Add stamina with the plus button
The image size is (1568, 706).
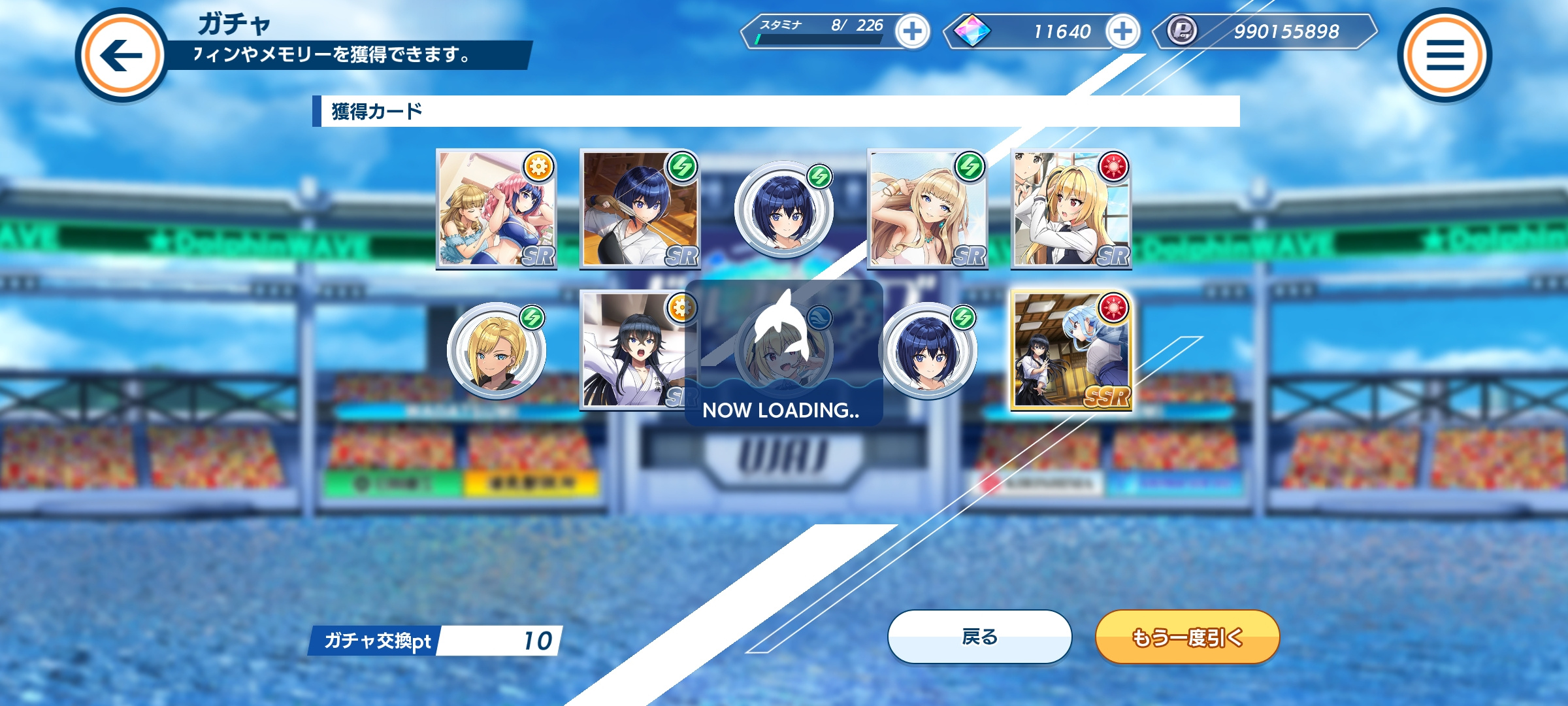click(x=913, y=31)
